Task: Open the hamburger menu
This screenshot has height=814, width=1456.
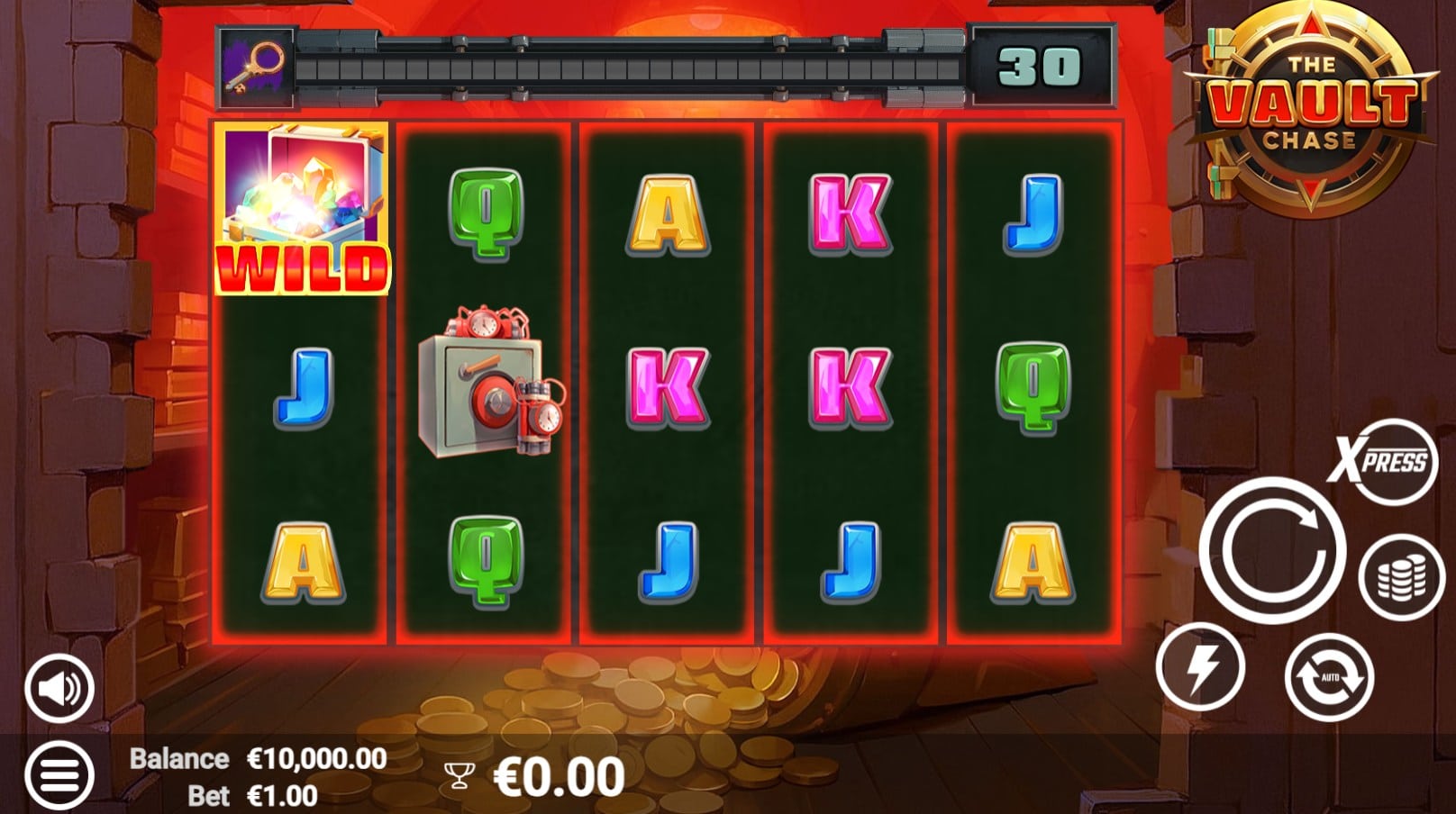Action: pos(59,774)
